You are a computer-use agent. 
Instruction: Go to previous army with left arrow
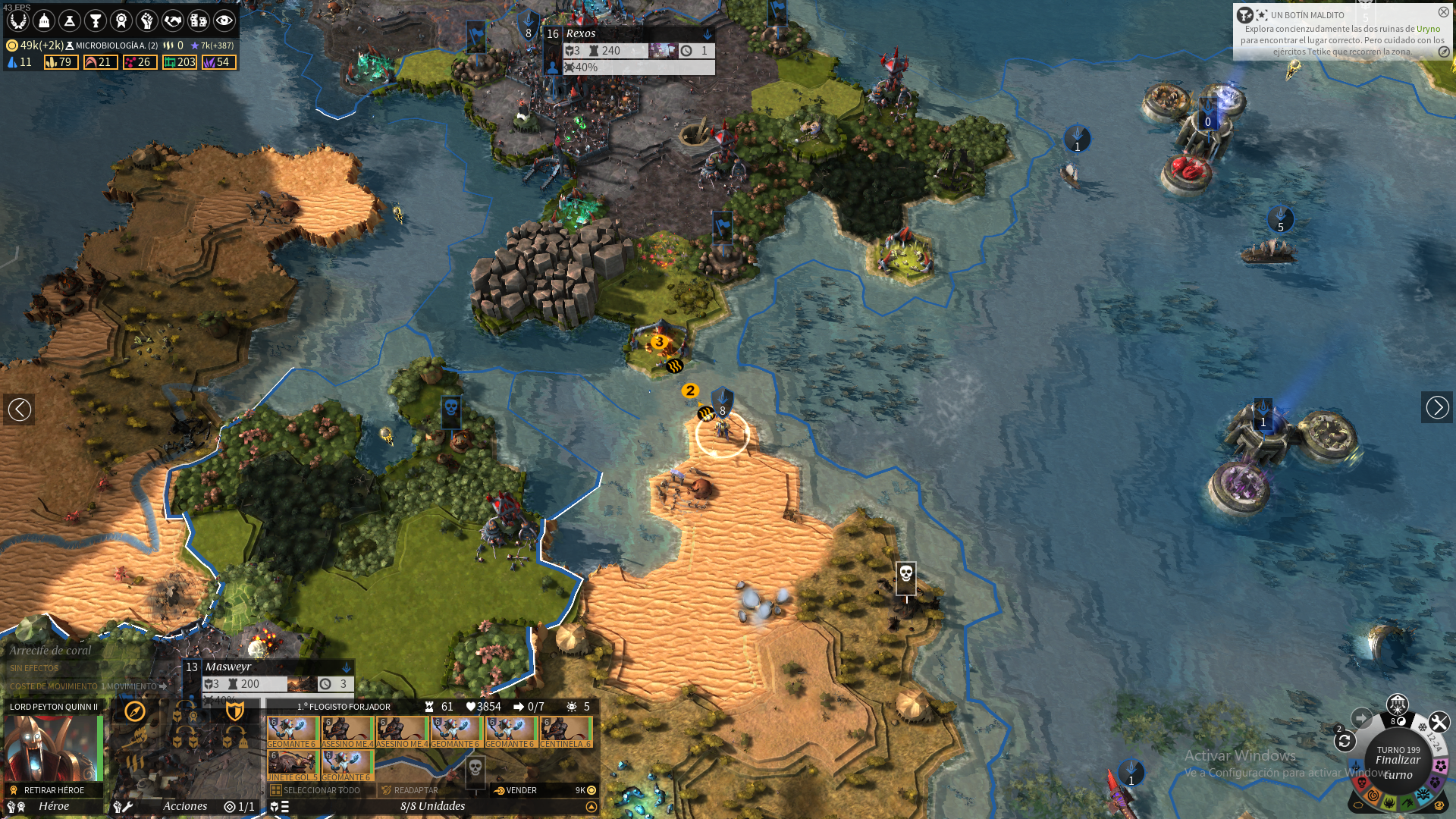[19, 409]
